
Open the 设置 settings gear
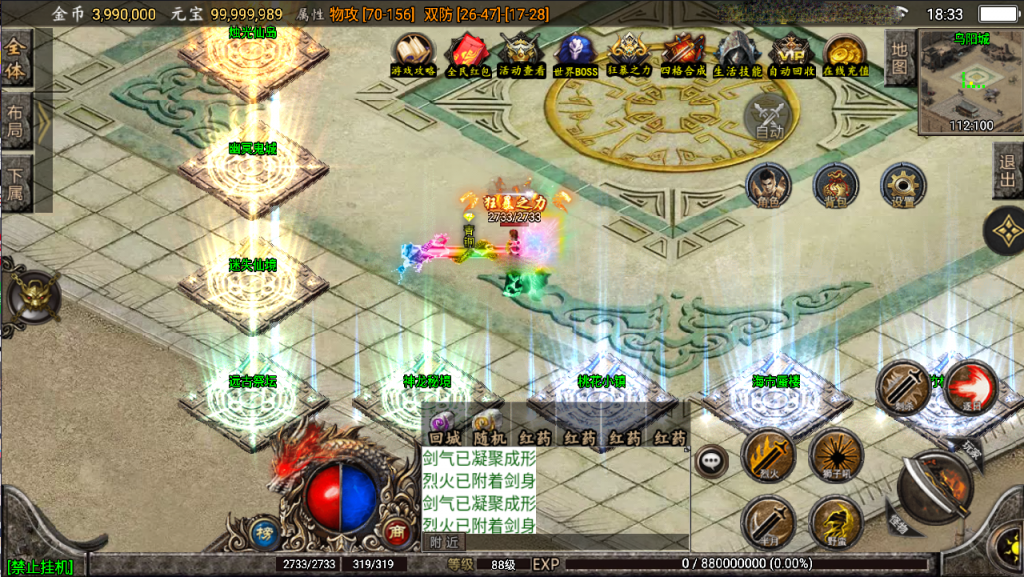(903, 187)
